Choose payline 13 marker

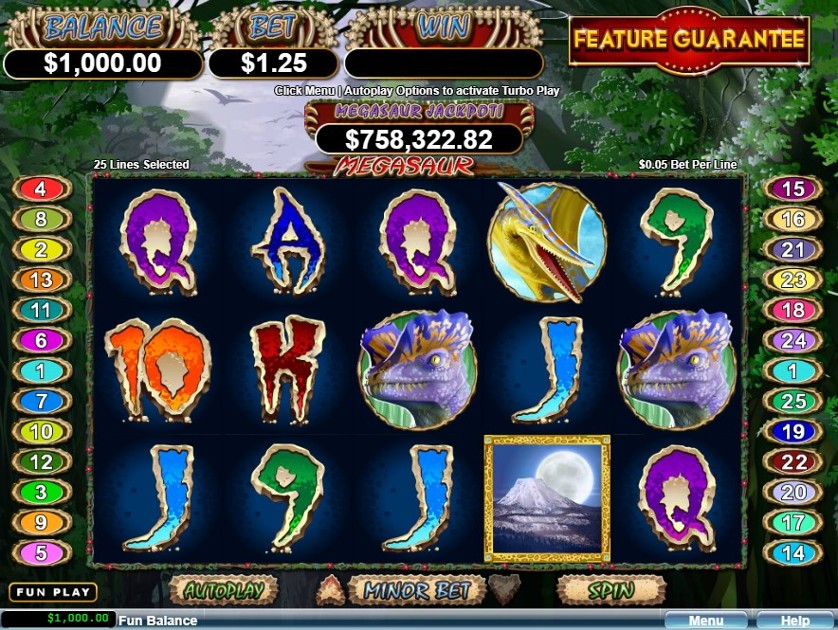(x=41, y=281)
